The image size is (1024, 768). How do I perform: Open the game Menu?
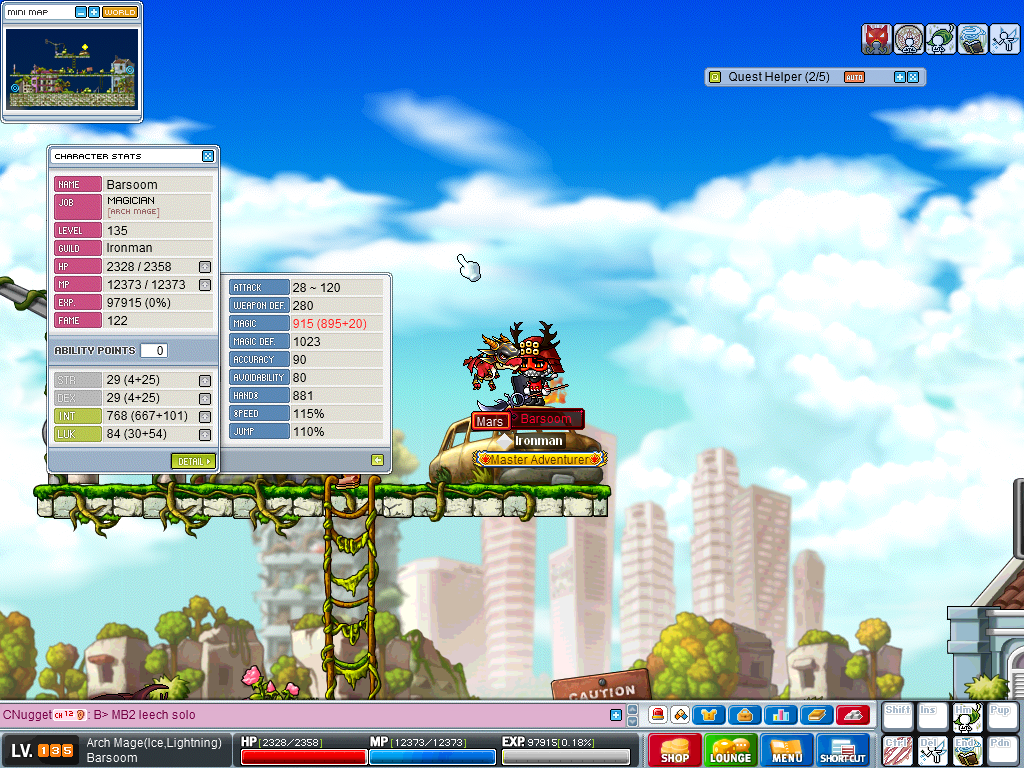click(x=786, y=750)
